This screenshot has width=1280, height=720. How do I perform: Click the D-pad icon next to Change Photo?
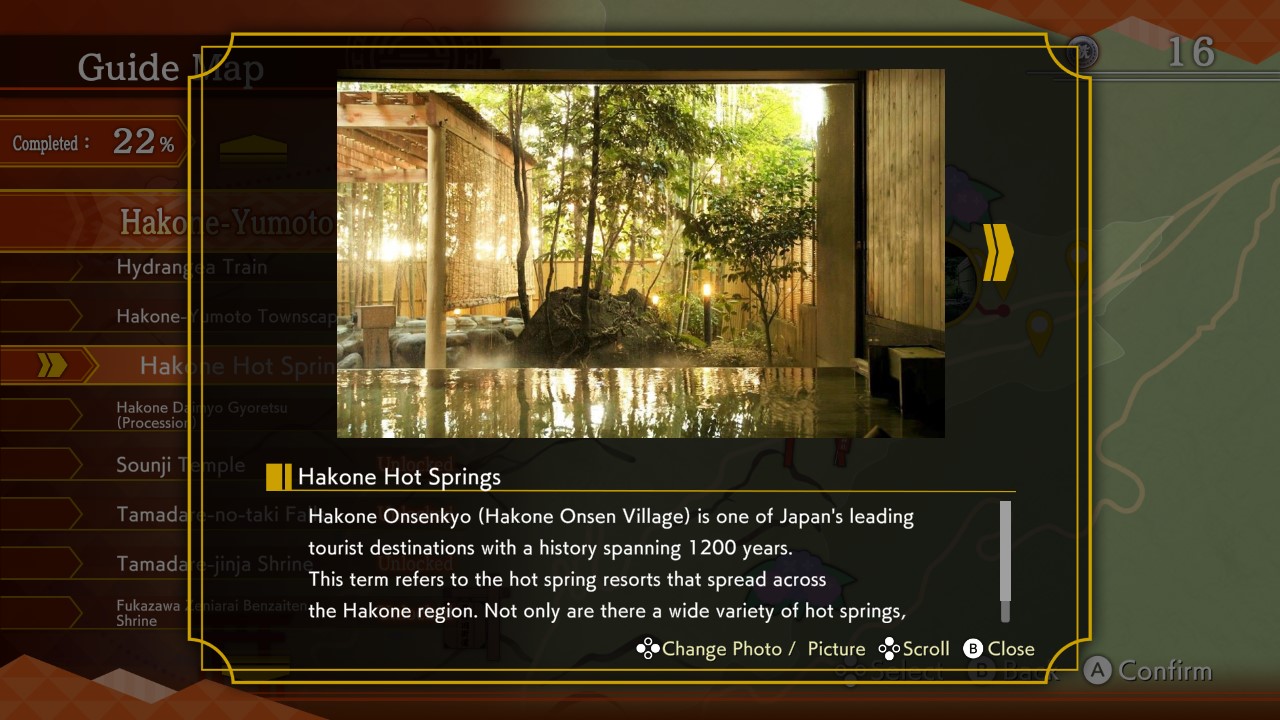tap(648, 648)
